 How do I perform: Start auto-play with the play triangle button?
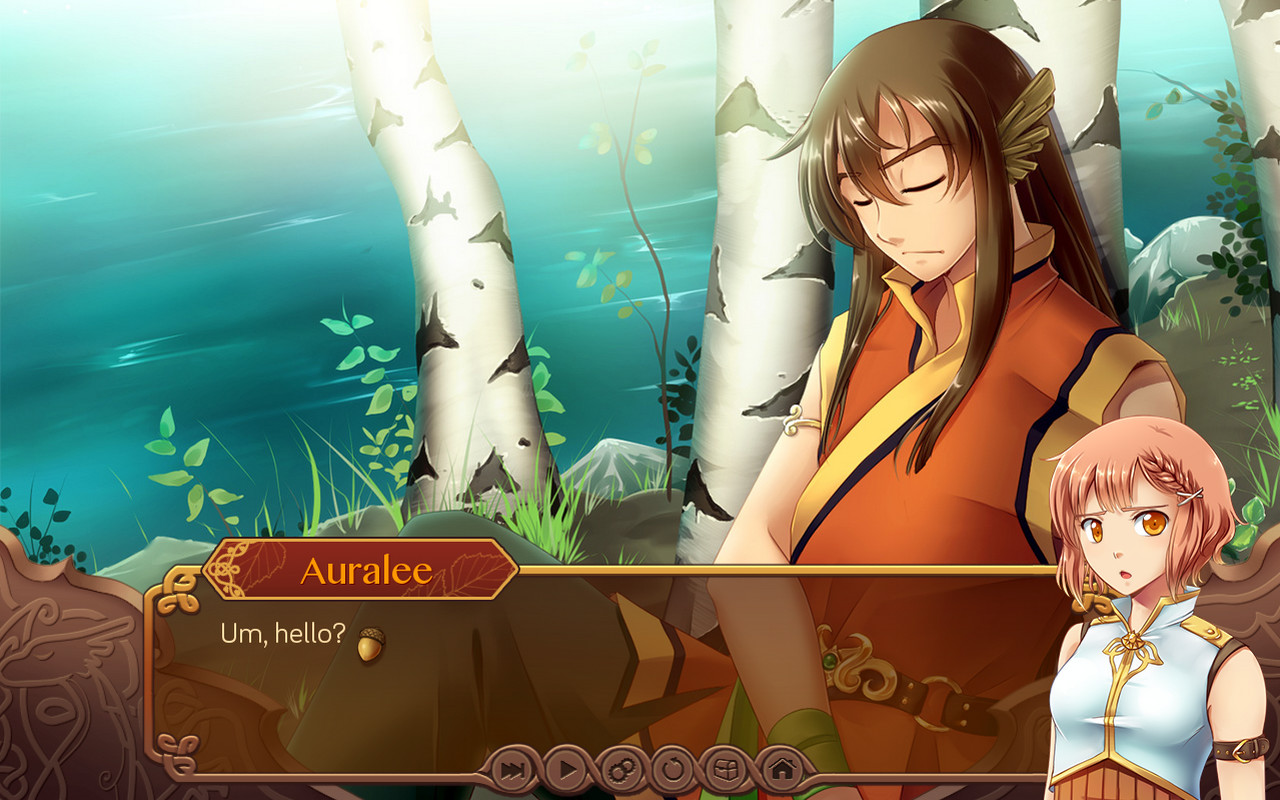pos(566,771)
